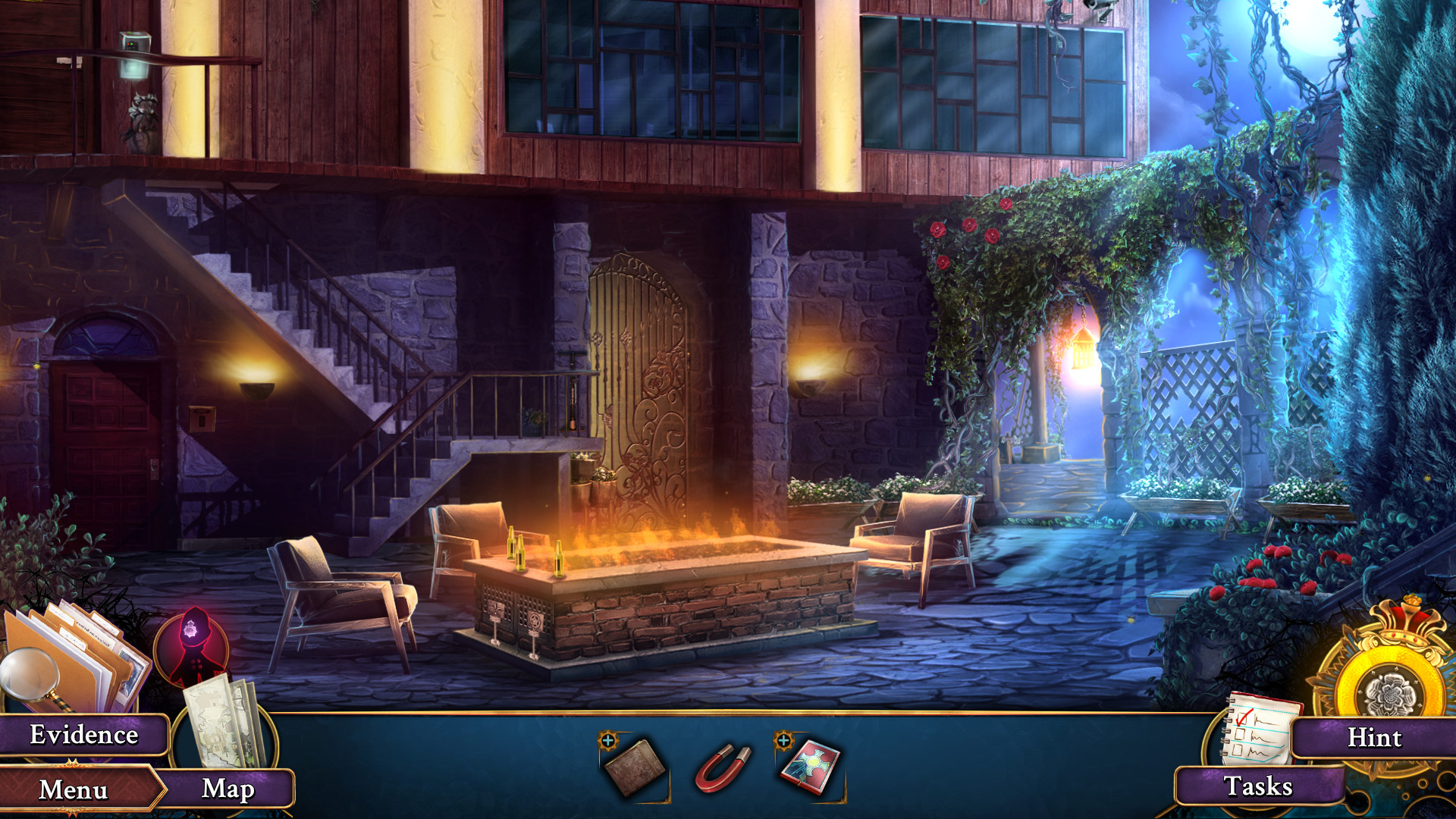
Task: Open the Tasks list
Action: [1260, 786]
